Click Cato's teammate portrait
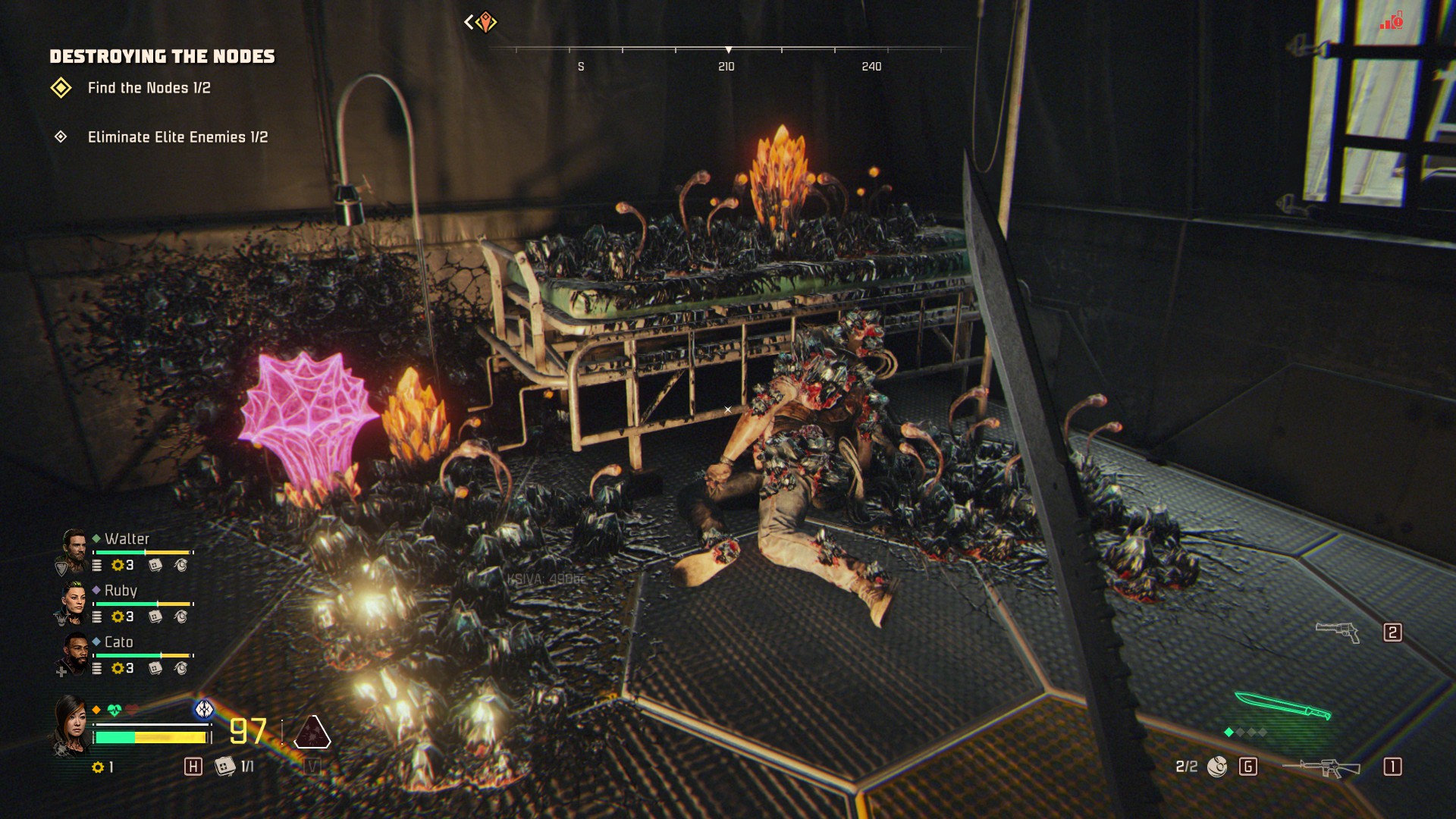Image resolution: width=1456 pixels, height=819 pixels. click(74, 654)
